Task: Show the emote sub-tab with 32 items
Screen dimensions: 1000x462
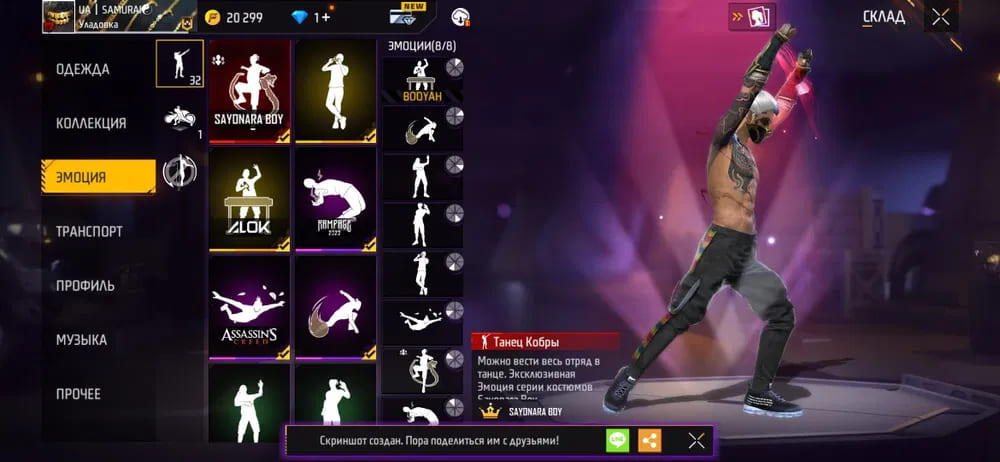Action: point(180,64)
